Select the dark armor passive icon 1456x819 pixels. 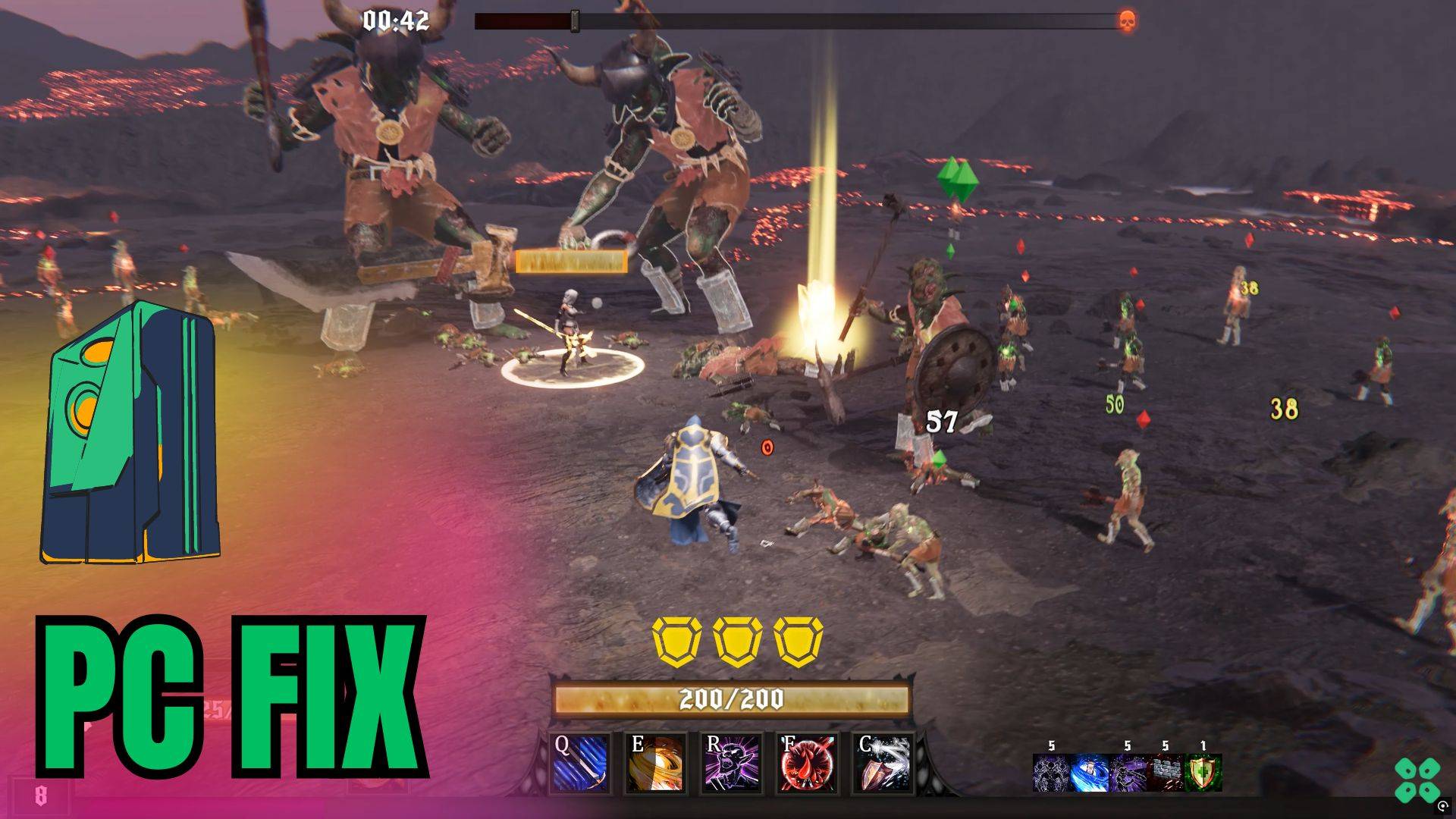coord(1051,773)
